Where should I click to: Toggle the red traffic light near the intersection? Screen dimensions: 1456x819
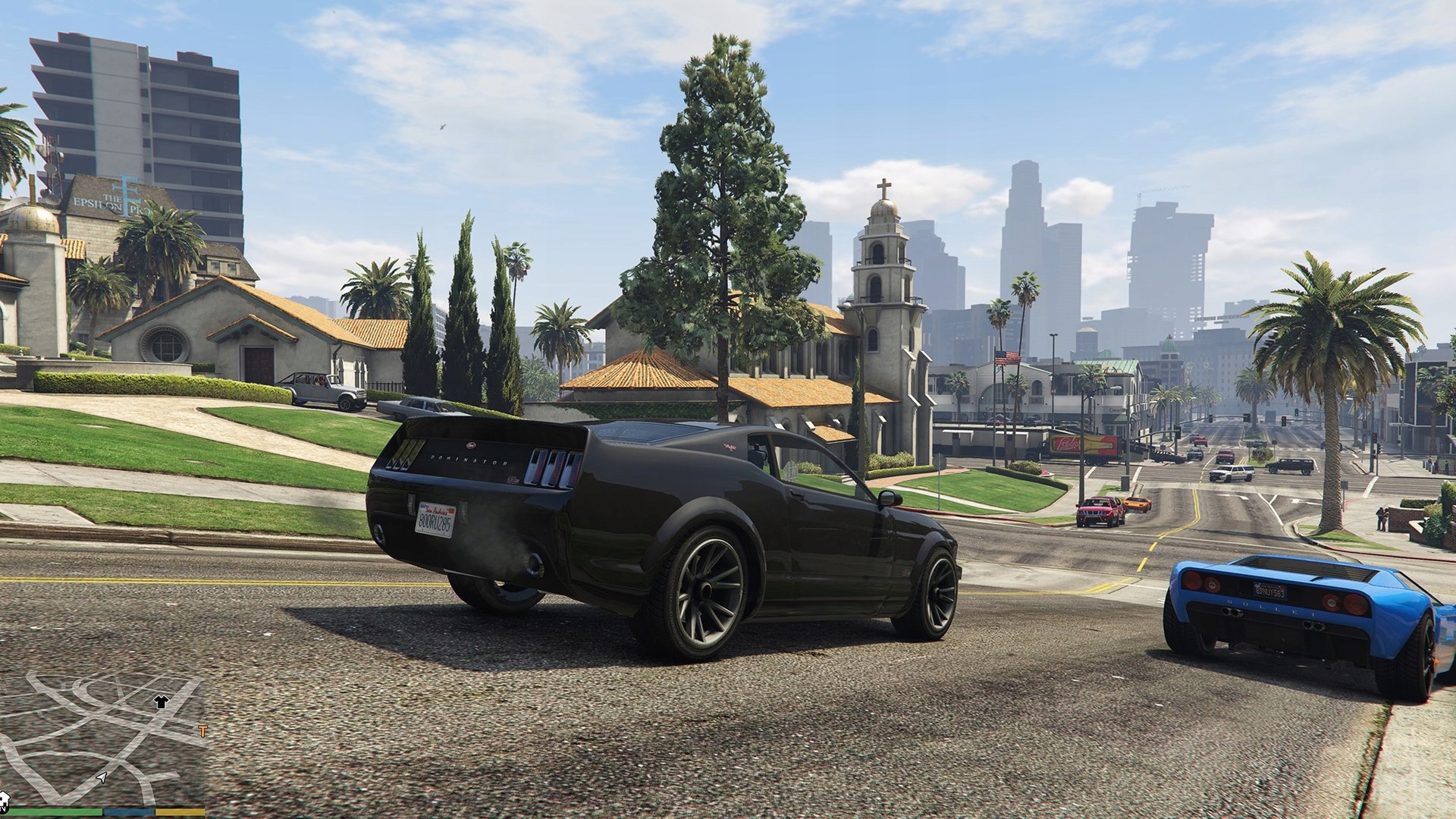click(1284, 419)
